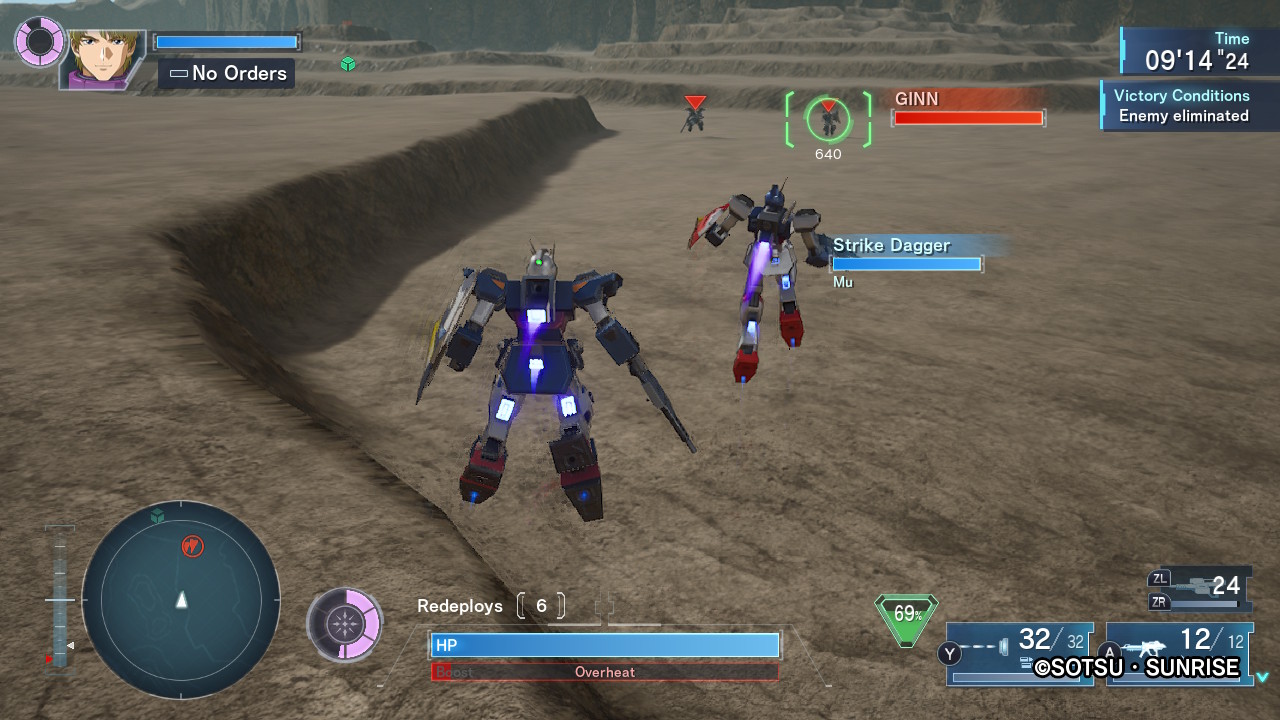Click the pilot's purple ring gauge
Image resolution: width=1280 pixels, height=720 pixels.
click(40, 42)
